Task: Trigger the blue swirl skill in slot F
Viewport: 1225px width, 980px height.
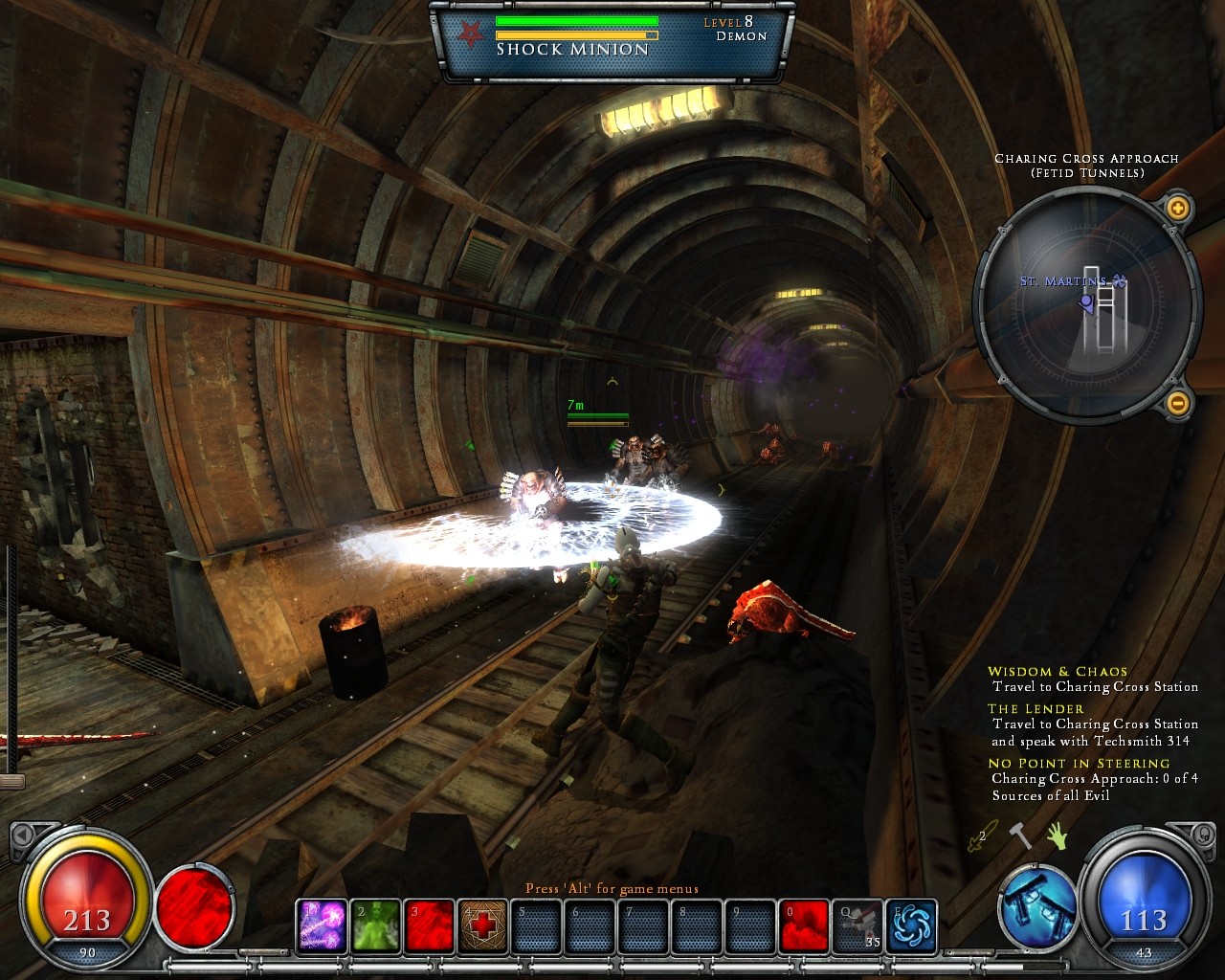Action: point(911,925)
